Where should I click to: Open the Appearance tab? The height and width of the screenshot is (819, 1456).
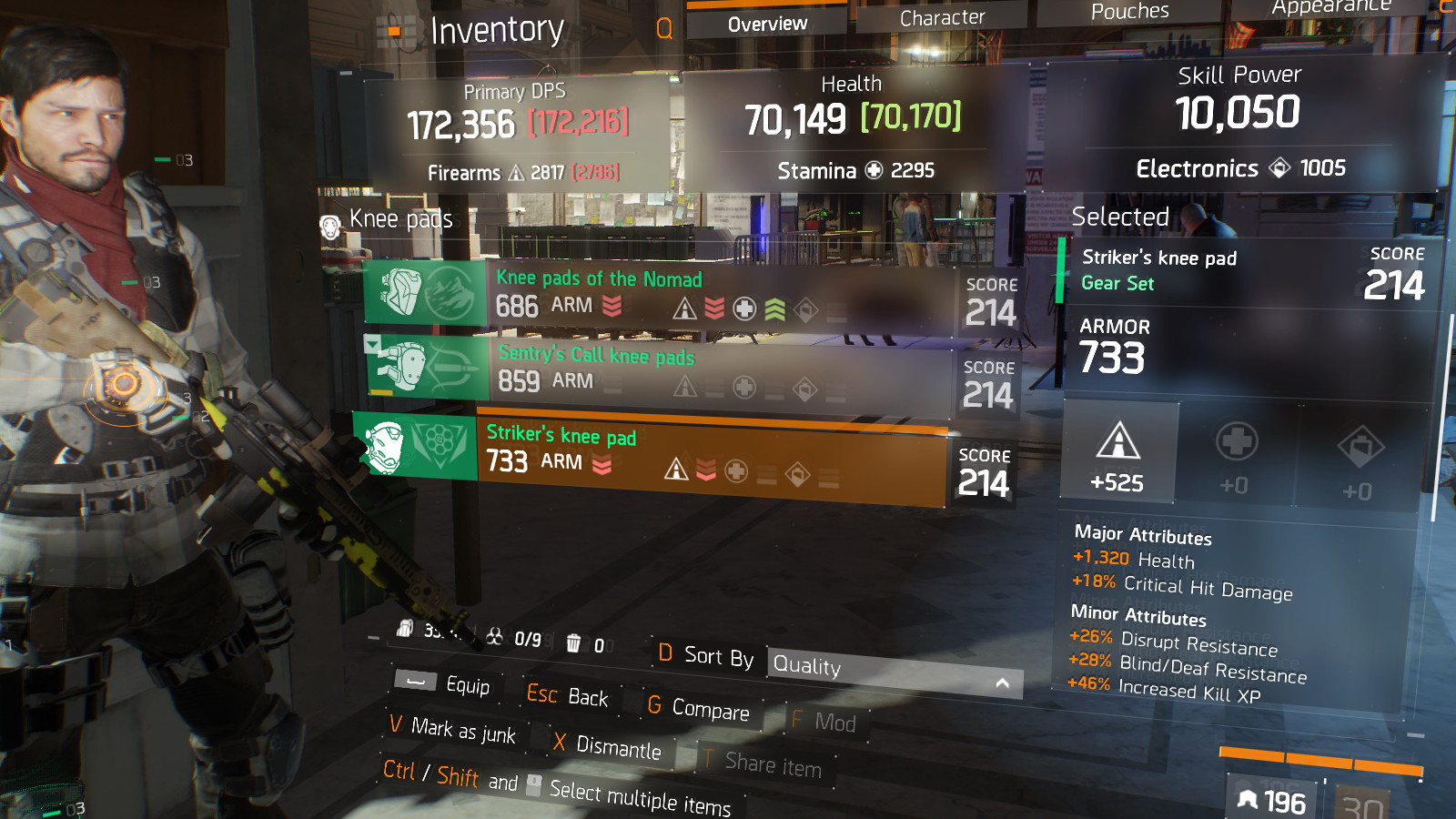click(1330, 7)
